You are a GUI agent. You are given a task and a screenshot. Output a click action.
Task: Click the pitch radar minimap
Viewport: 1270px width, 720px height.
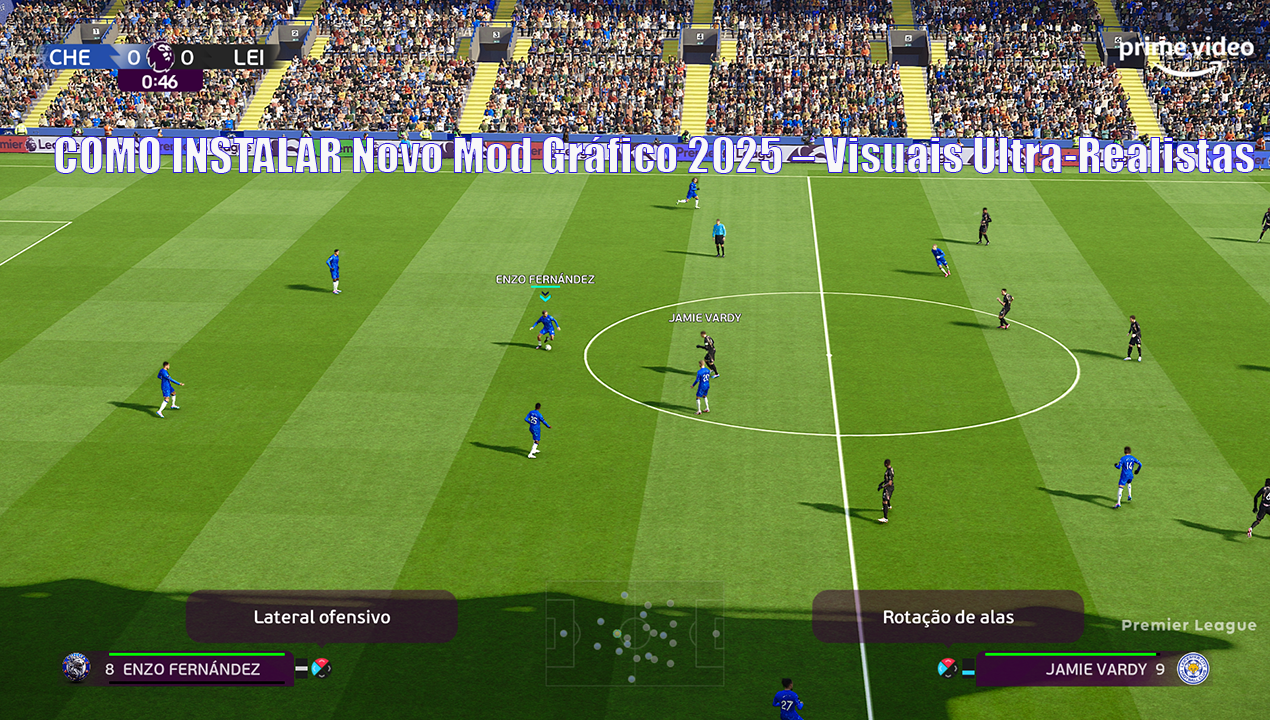pyautogui.click(x=634, y=634)
